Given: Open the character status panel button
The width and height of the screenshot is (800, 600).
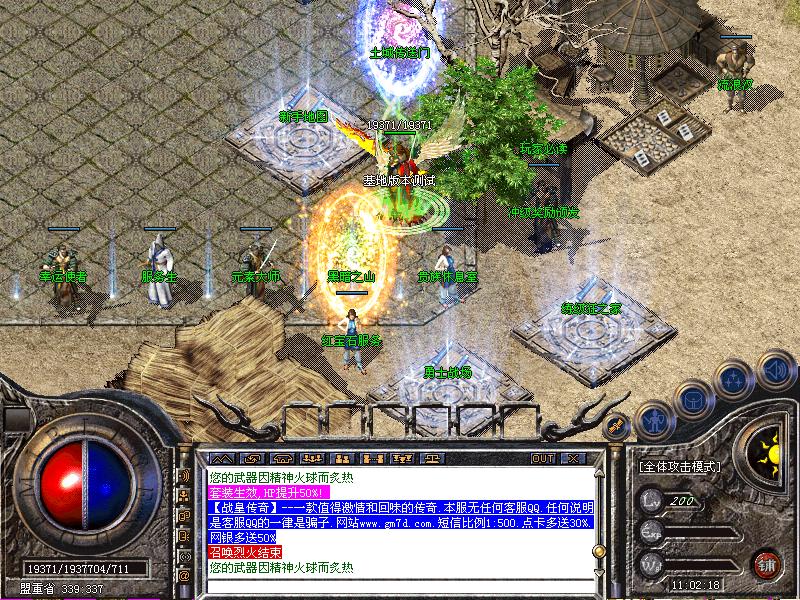Looking at the screenshot, I should click(x=653, y=421).
